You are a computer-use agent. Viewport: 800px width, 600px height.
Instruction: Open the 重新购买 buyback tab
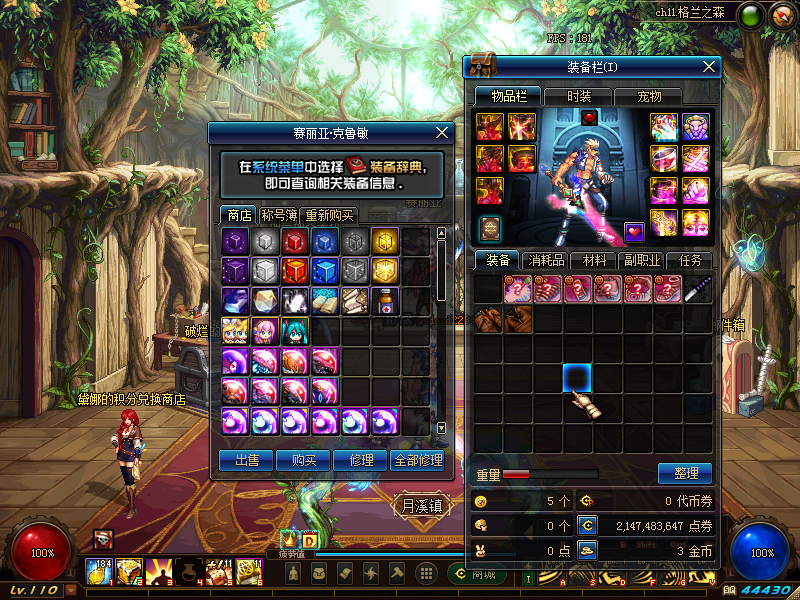click(x=329, y=215)
